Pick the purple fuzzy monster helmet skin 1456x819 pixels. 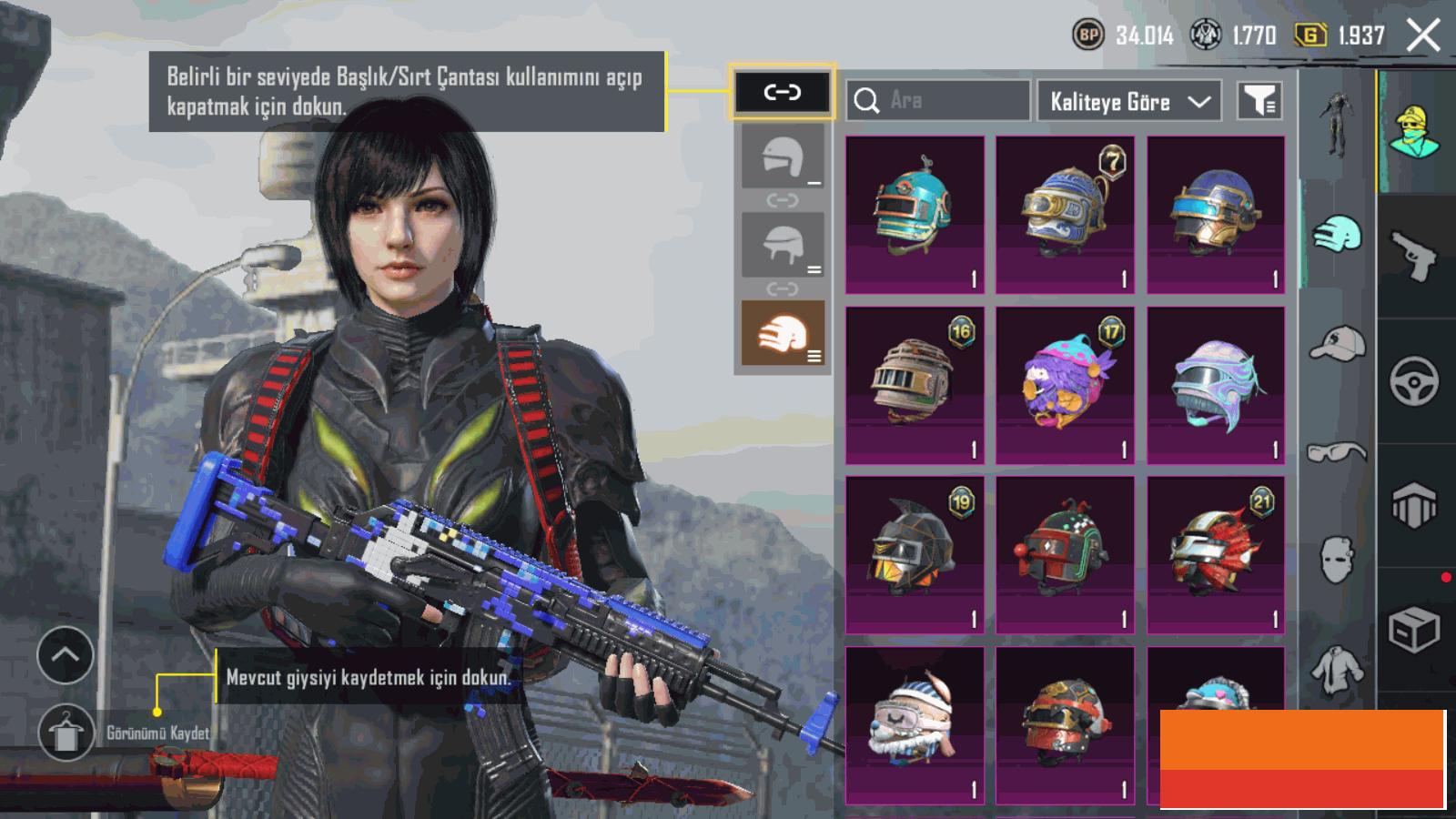click(1065, 385)
